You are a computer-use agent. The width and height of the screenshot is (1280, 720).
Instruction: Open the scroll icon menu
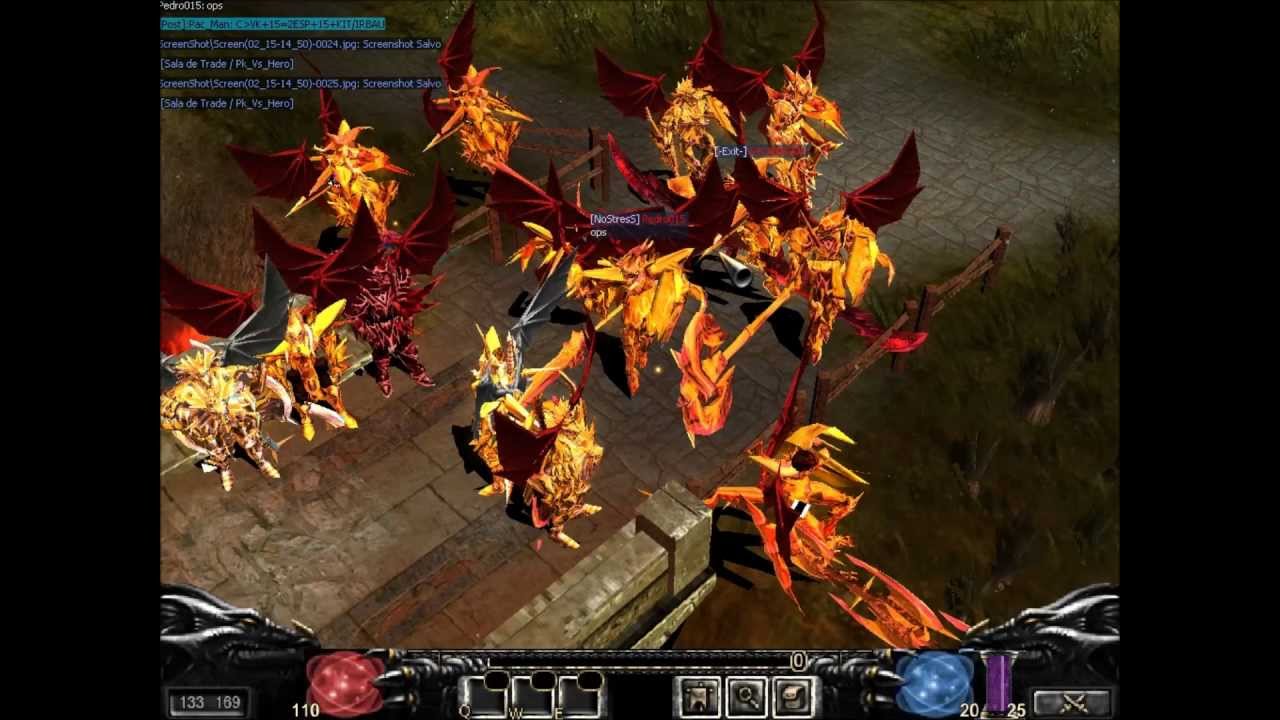(793, 697)
